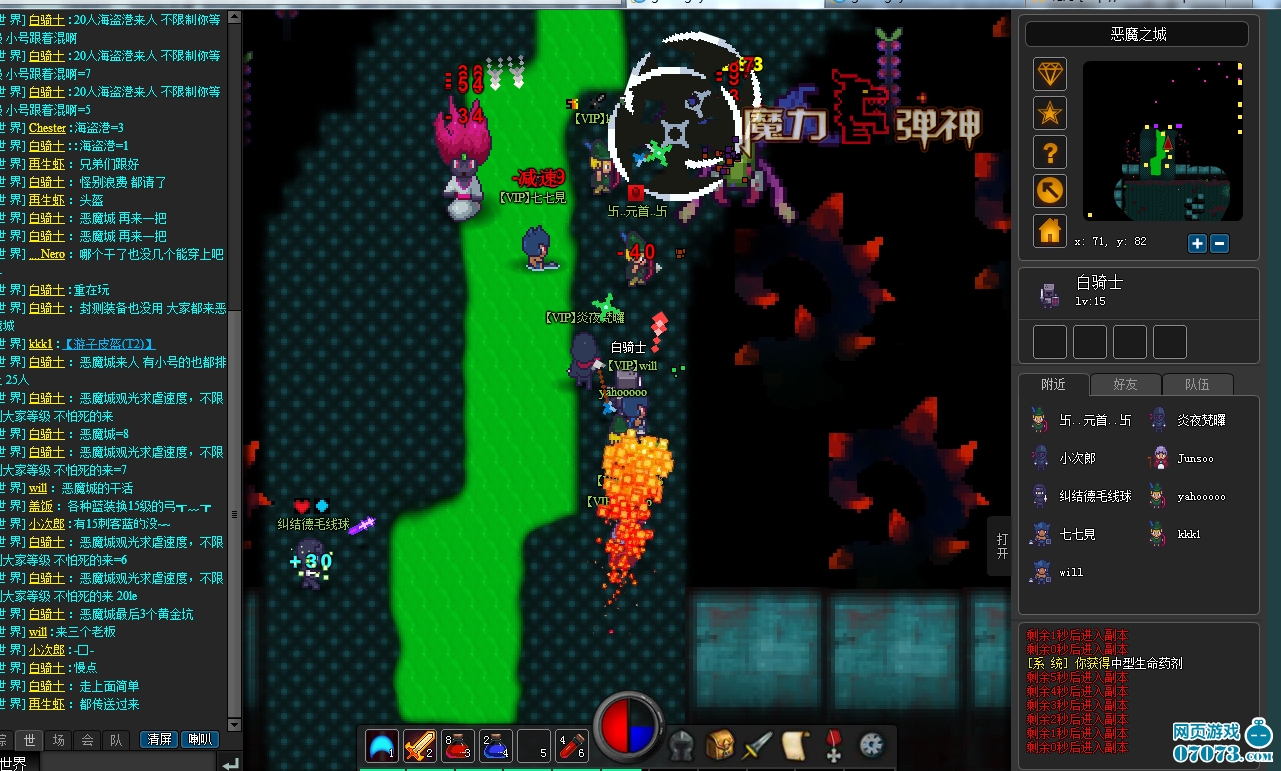Viewport: 1281px width, 771px height.
Task: Open the settings gear icon
Action: (872, 744)
